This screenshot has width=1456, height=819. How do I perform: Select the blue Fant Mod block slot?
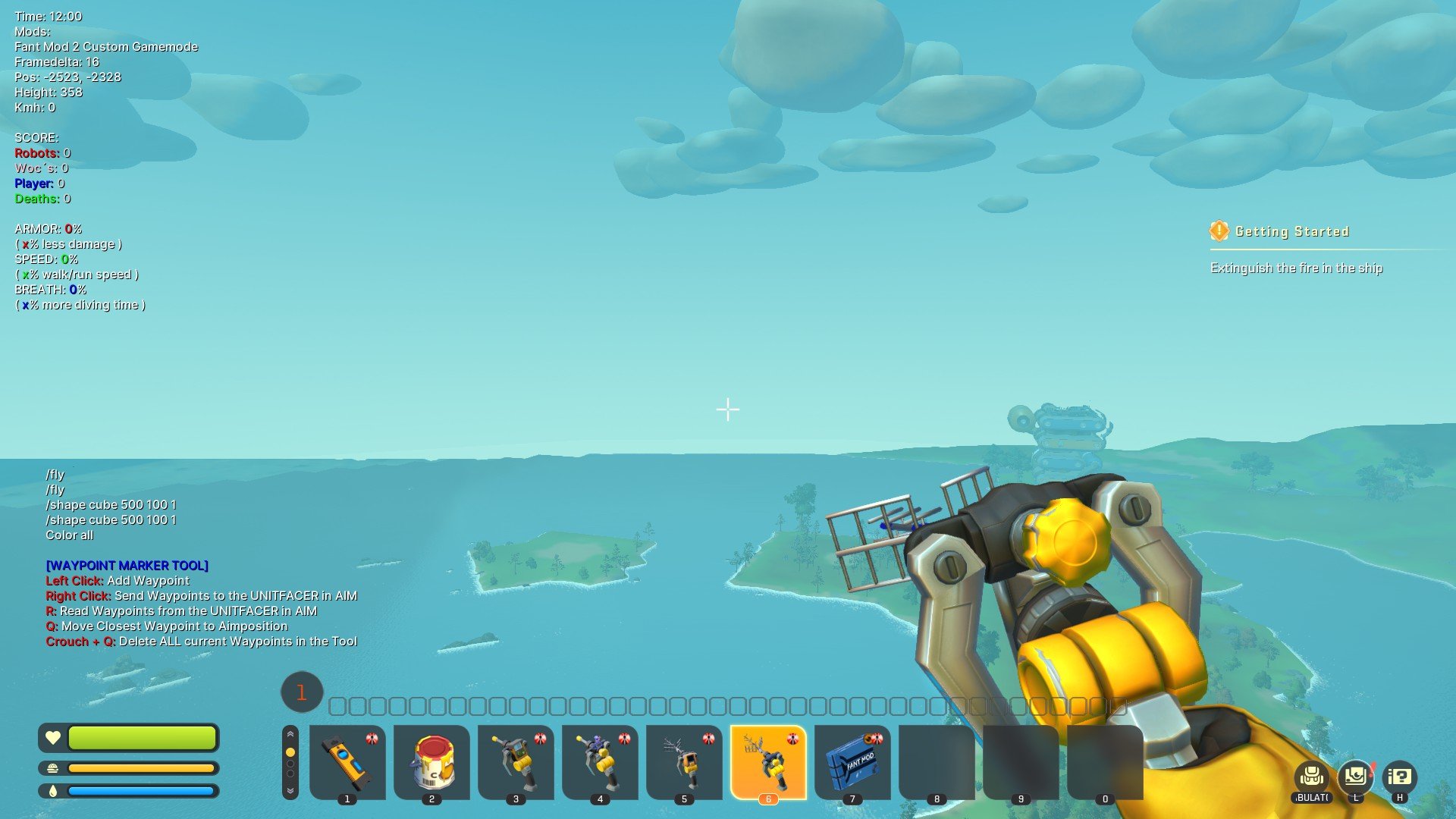[x=852, y=761]
